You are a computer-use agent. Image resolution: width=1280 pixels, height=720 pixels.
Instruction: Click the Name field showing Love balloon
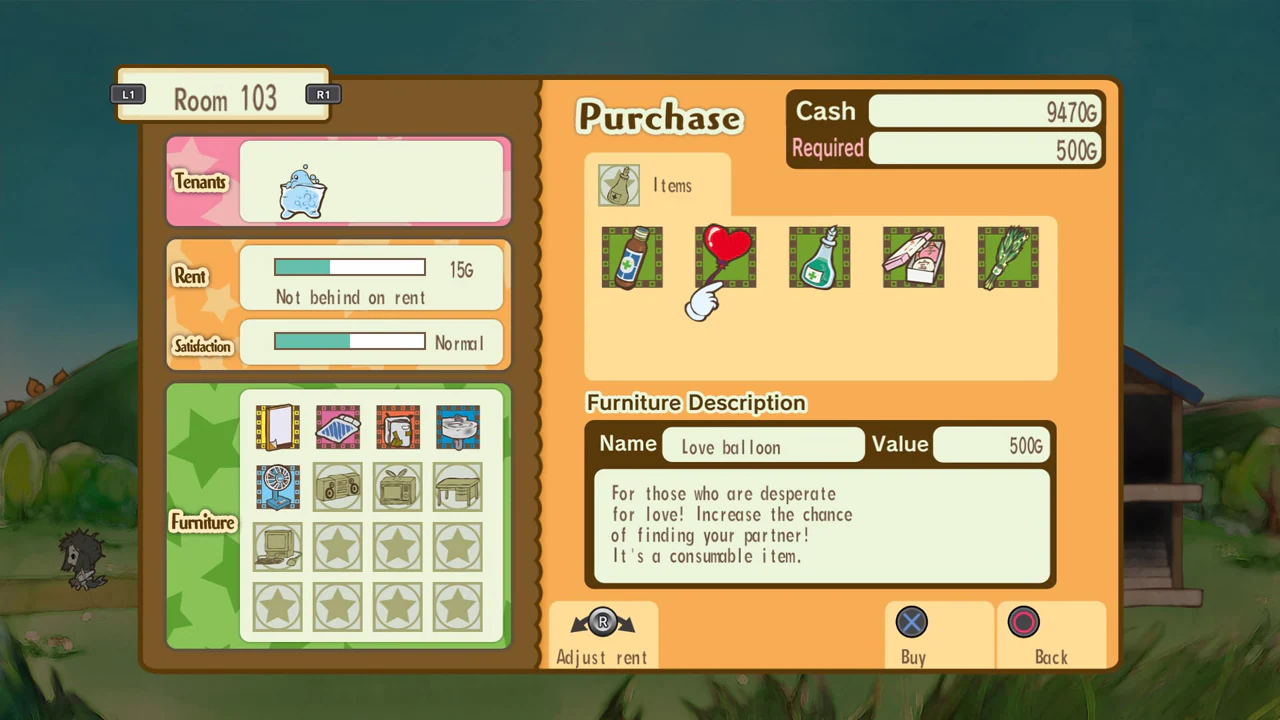pyautogui.click(x=763, y=446)
